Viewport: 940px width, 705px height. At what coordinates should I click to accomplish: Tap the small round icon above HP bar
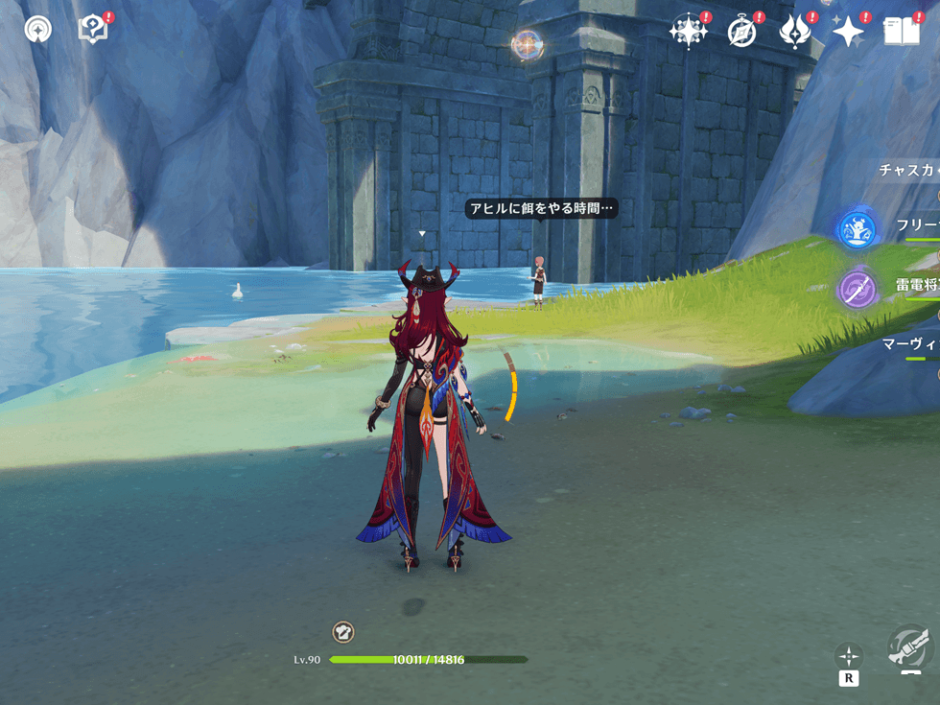[x=343, y=632]
